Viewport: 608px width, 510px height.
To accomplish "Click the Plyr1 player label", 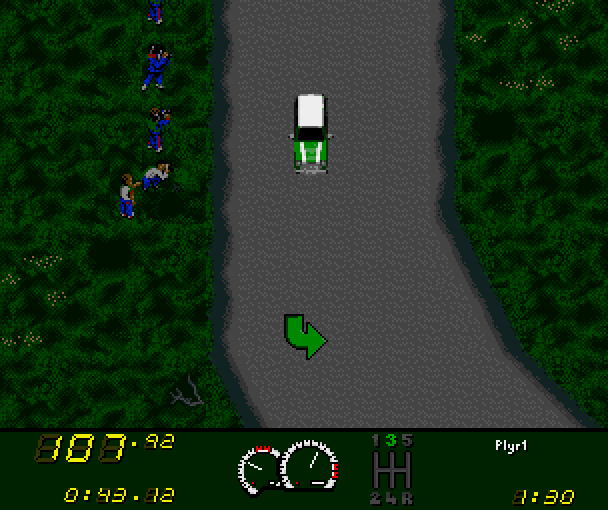I will (x=510, y=443).
